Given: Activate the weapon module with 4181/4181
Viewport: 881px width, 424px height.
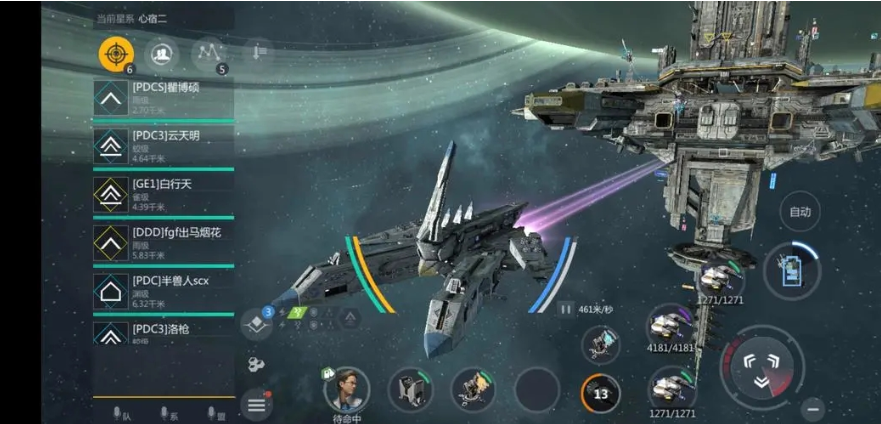Looking at the screenshot, I should tap(670, 327).
